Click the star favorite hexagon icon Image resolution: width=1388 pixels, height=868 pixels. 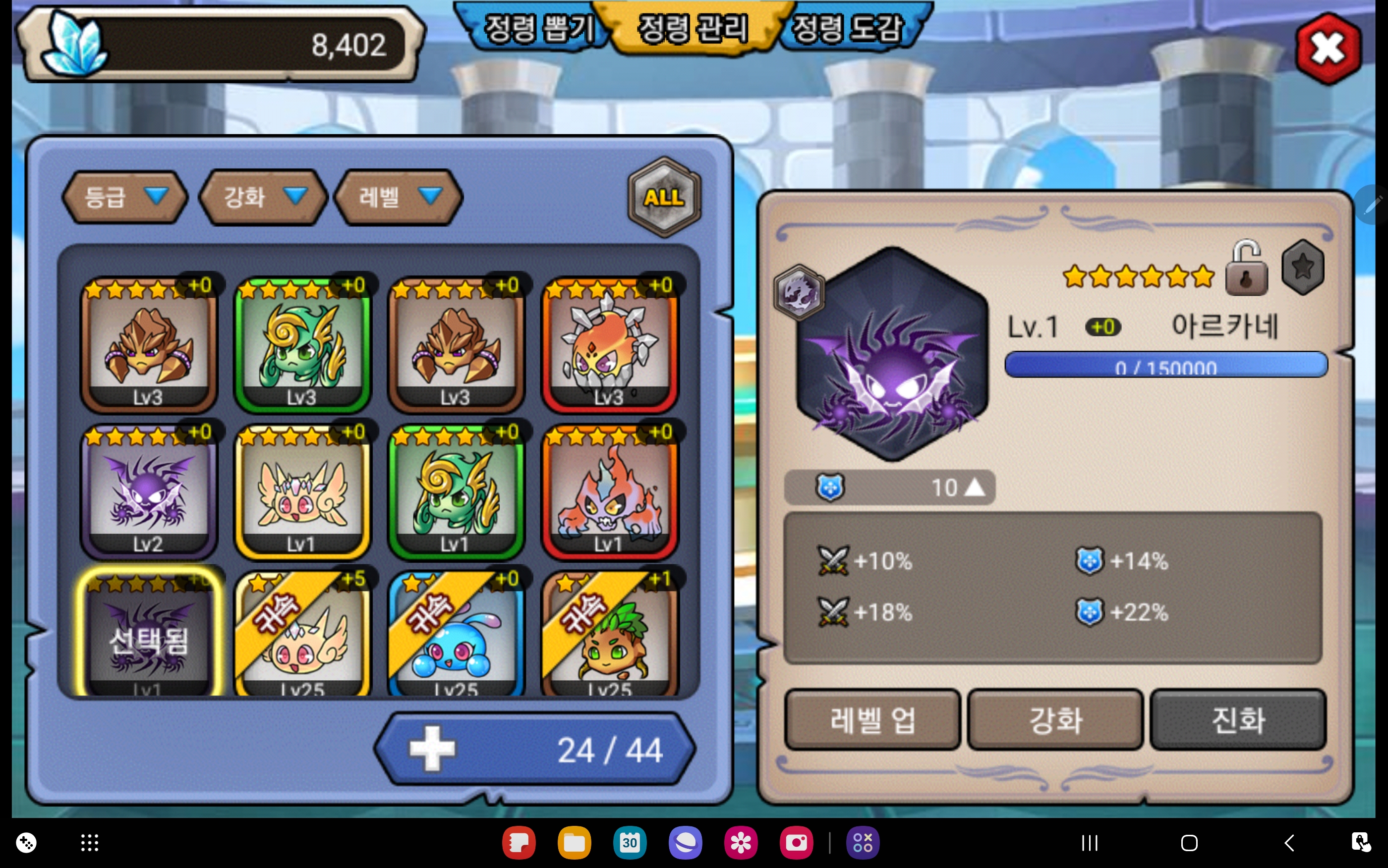click(1302, 268)
